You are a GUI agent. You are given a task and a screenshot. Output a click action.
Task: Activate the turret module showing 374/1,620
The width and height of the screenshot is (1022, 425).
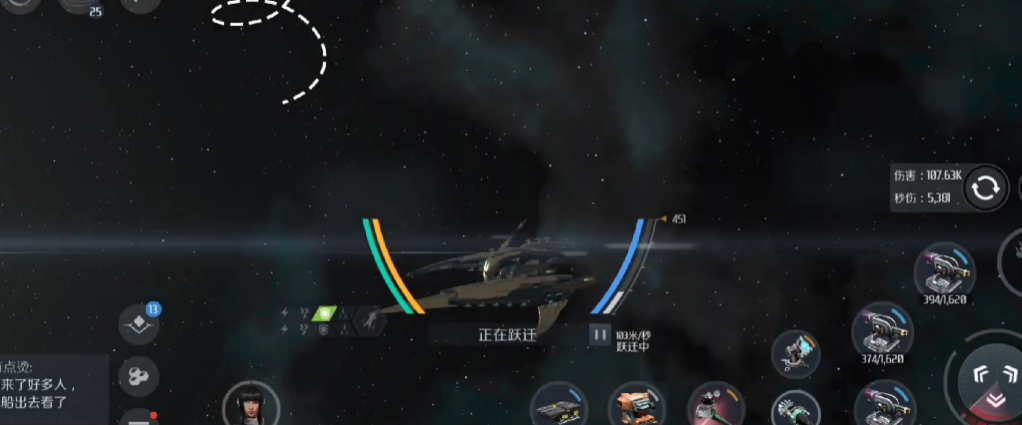click(881, 332)
